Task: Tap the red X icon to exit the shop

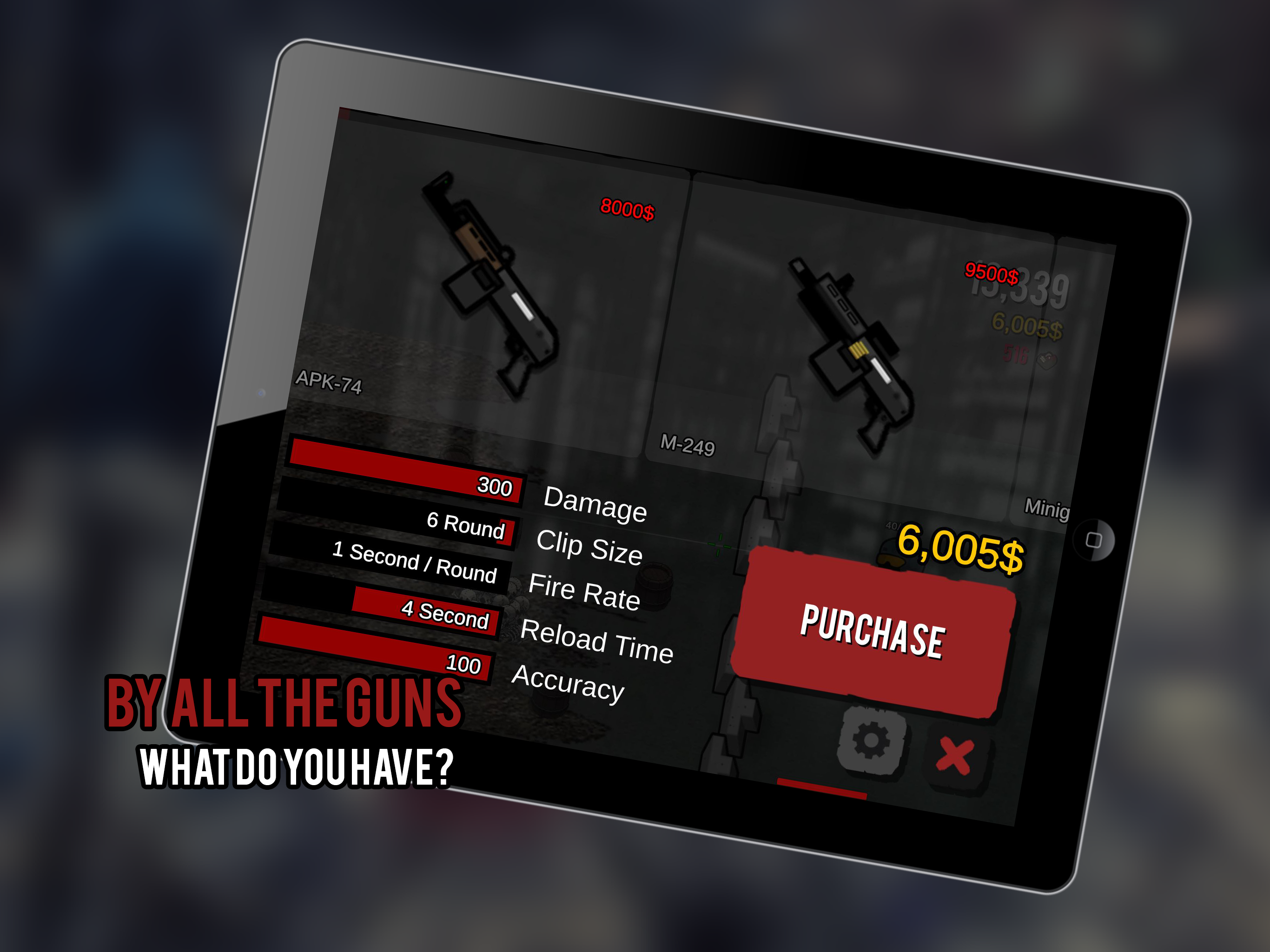Action: 956,752
